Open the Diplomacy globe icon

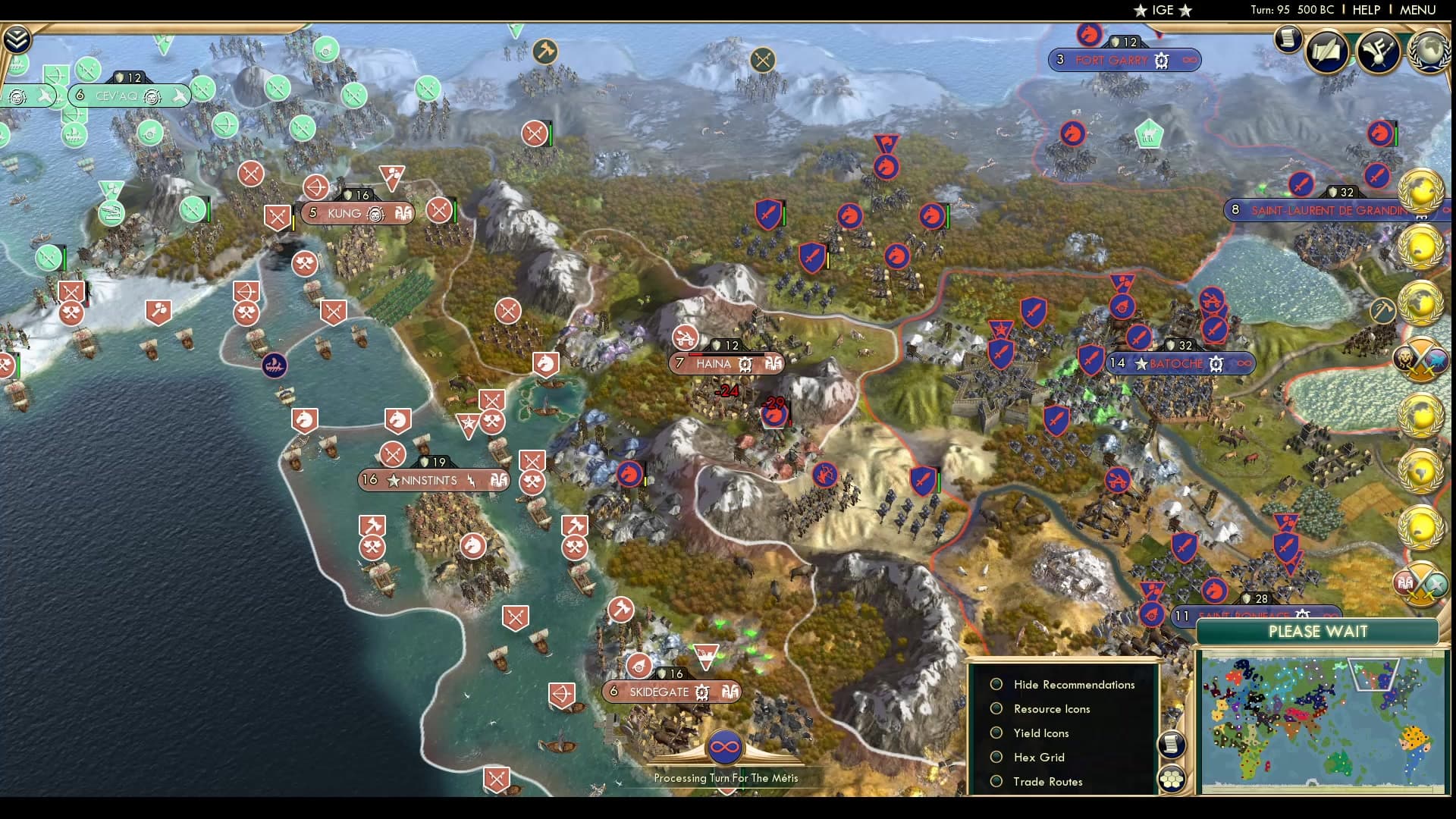(1429, 50)
